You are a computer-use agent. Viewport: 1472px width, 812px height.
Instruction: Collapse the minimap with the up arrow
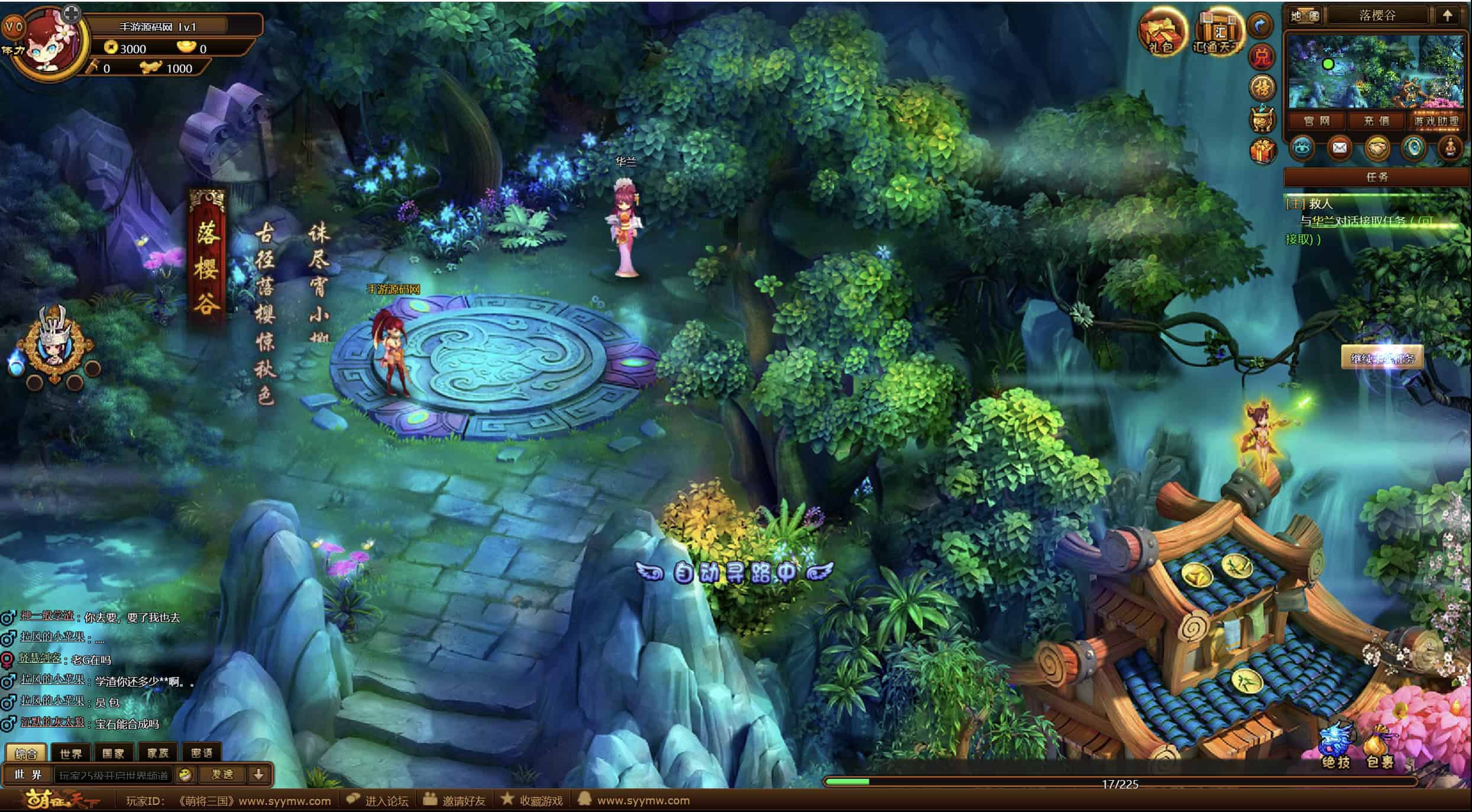click(1447, 15)
